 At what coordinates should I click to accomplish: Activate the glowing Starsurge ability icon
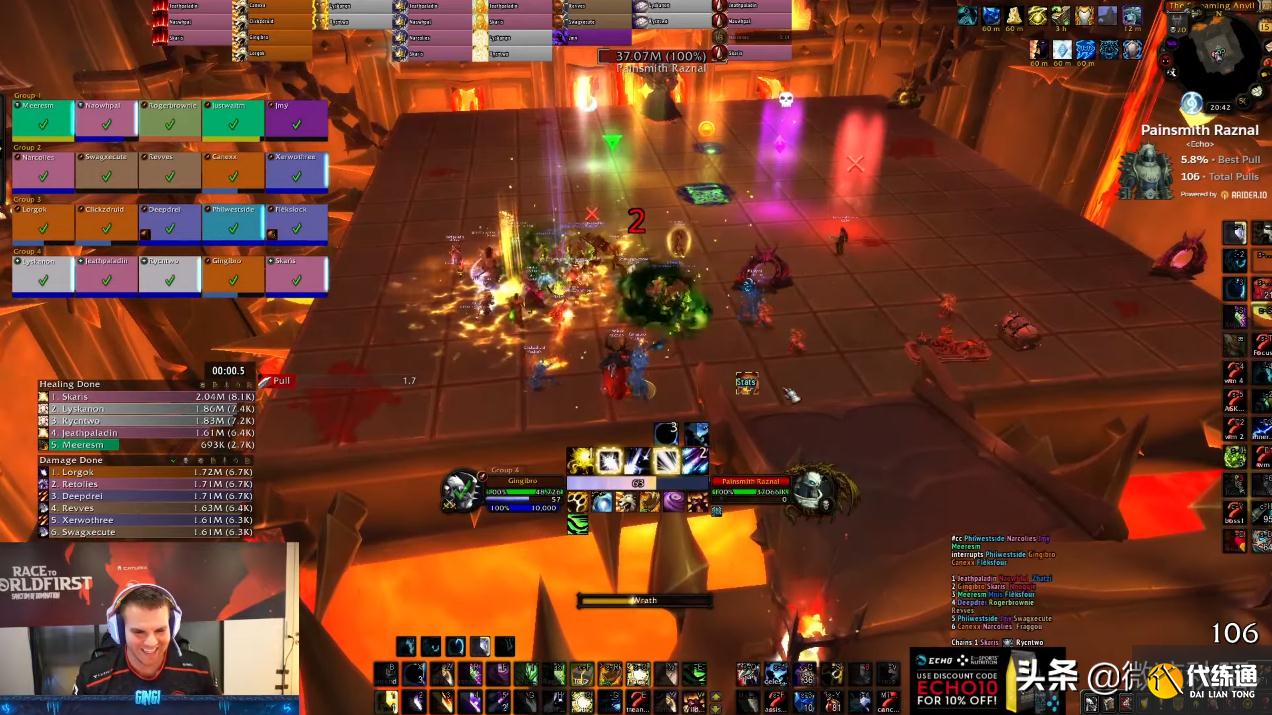[x=609, y=461]
